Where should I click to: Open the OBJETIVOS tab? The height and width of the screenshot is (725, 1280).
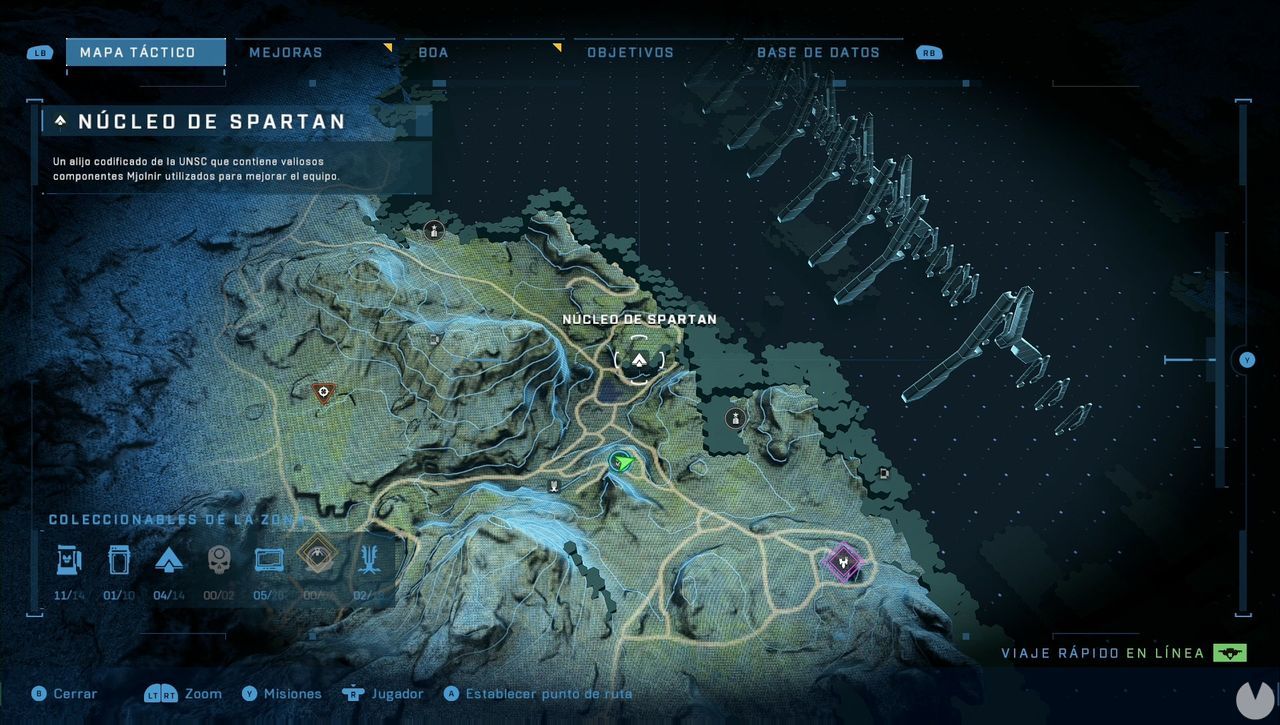click(632, 51)
